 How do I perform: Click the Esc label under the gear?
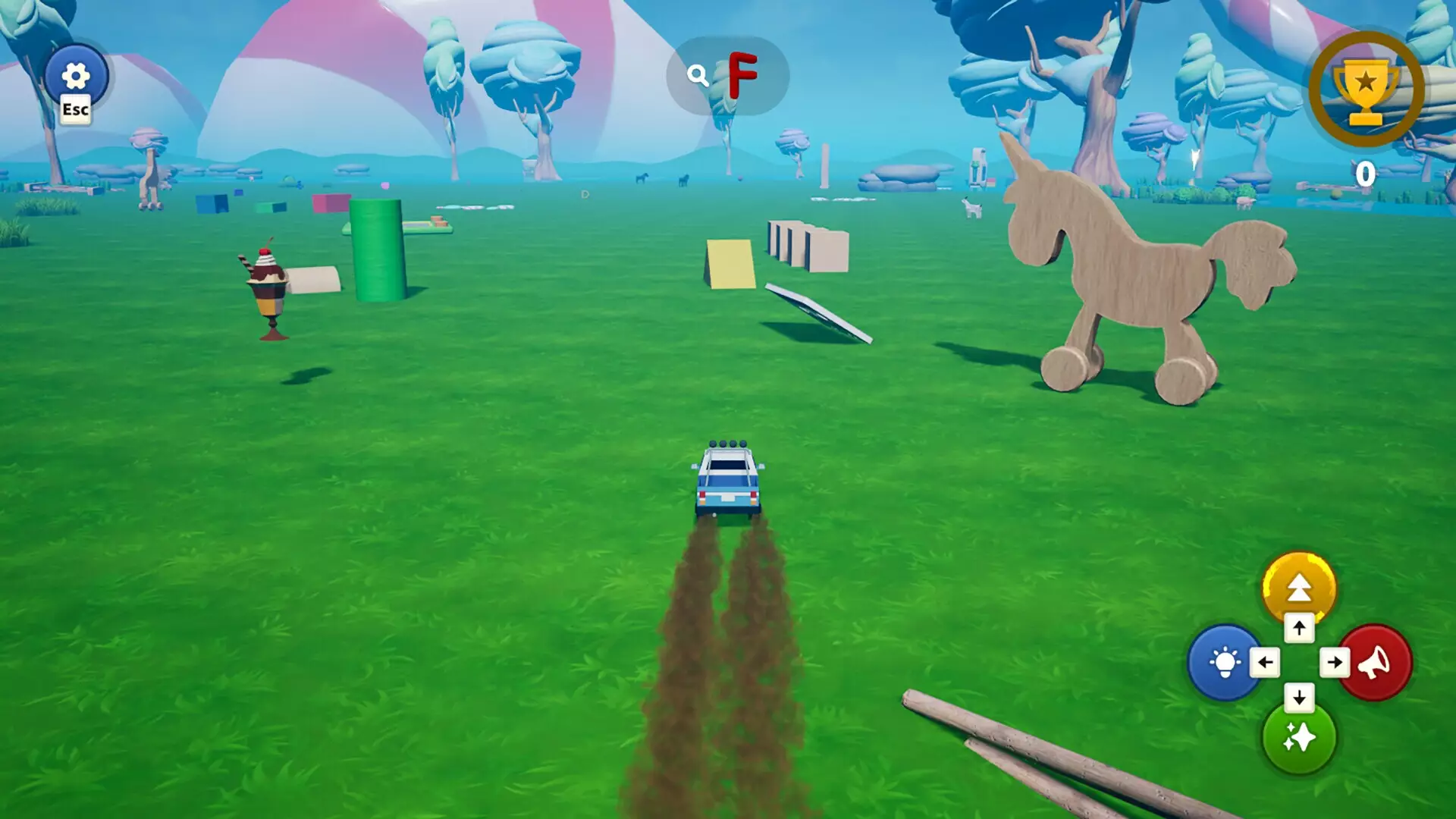tap(75, 108)
